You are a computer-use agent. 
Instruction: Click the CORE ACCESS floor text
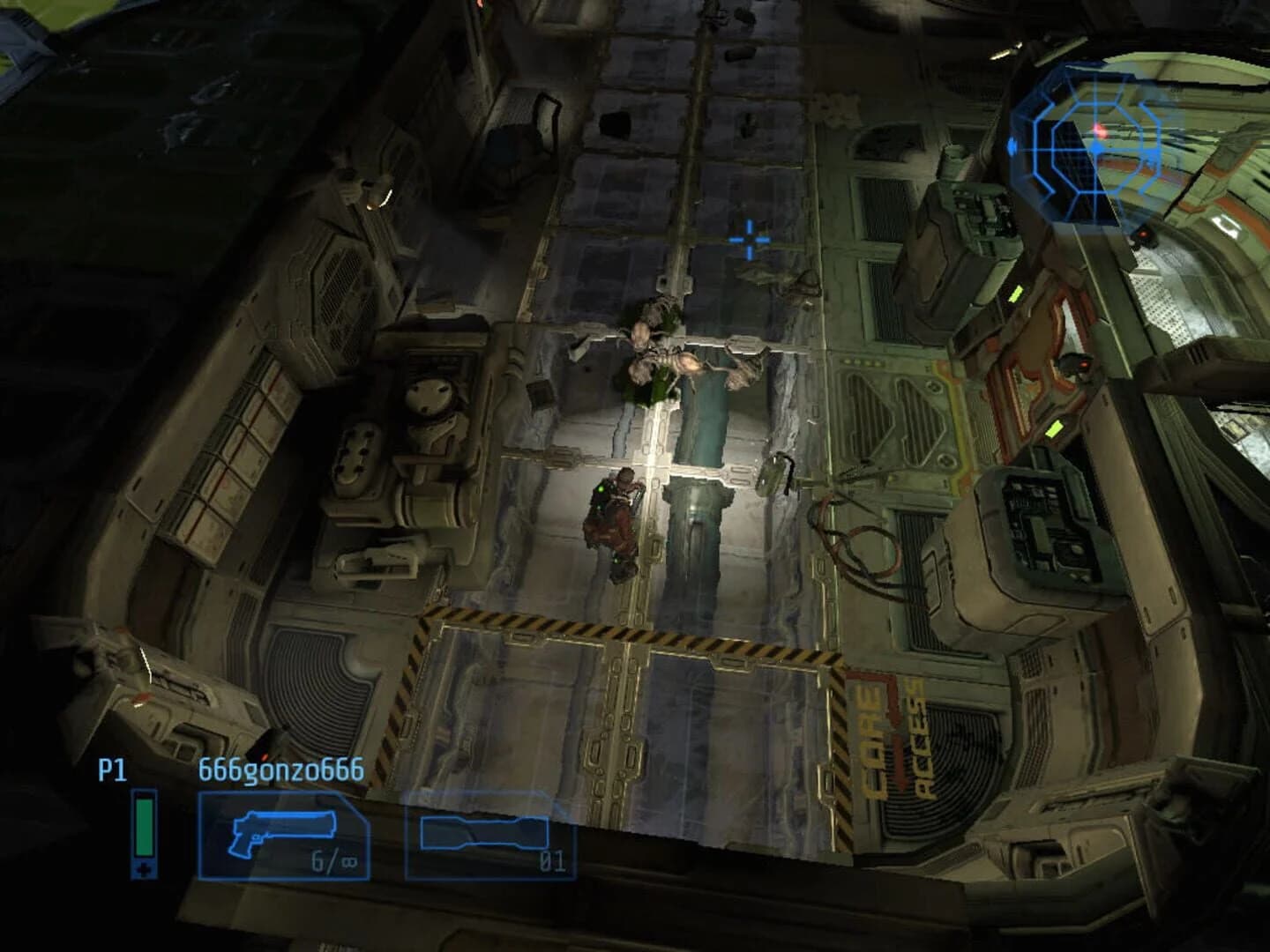[891, 732]
